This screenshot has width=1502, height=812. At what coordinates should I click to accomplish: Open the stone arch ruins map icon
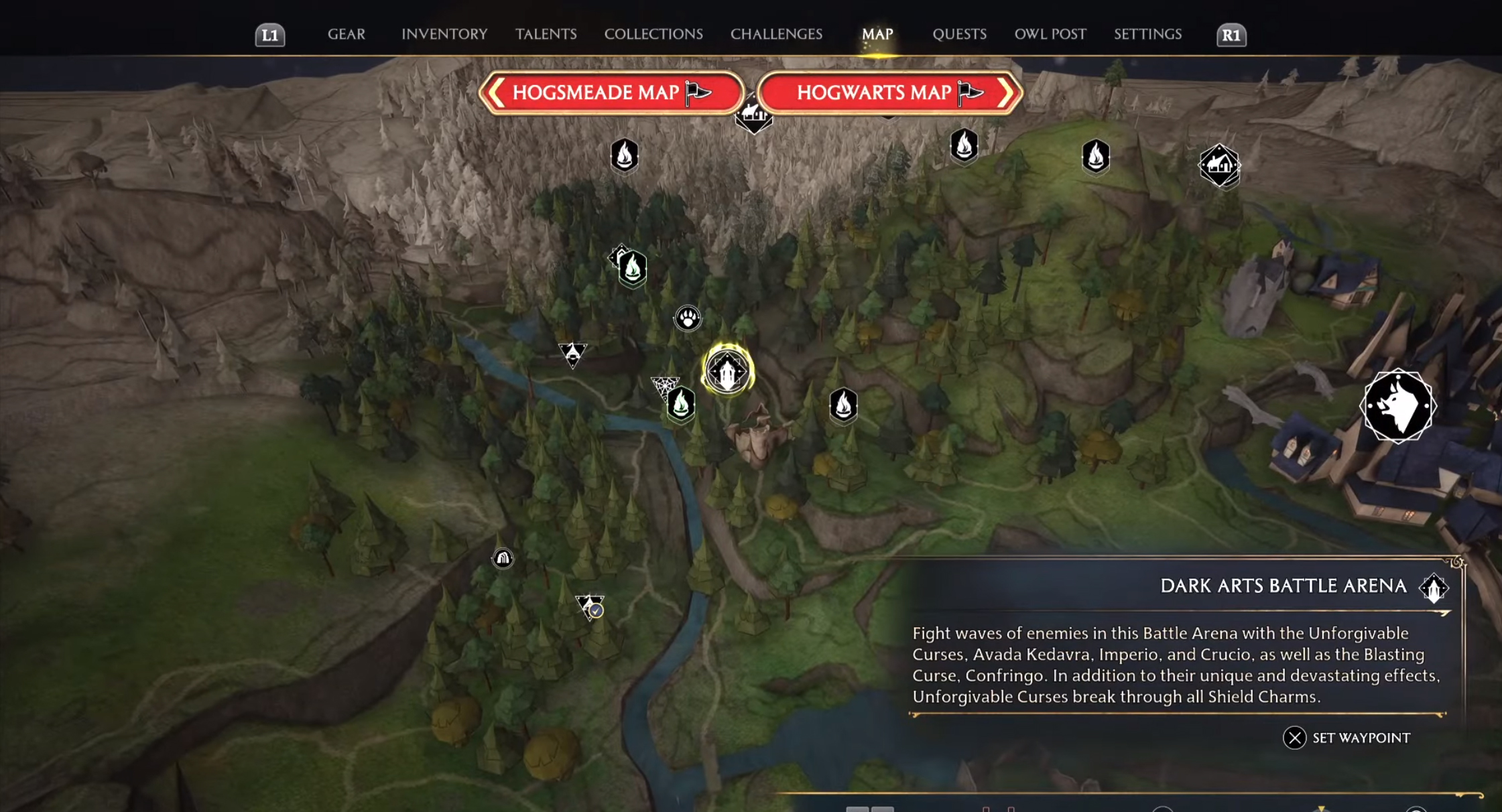(x=503, y=558)
